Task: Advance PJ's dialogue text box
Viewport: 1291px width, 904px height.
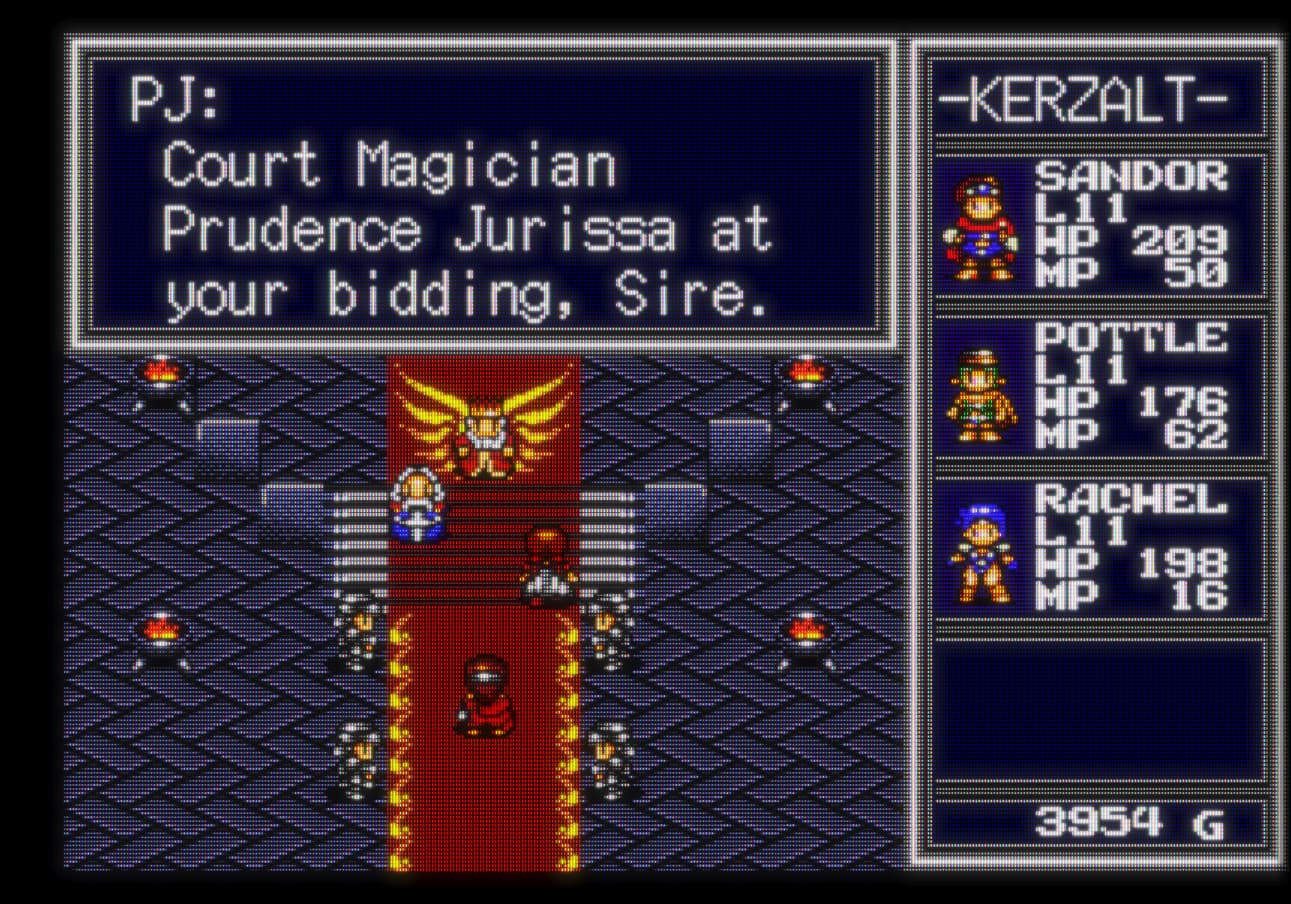Action: click(483, 193)
